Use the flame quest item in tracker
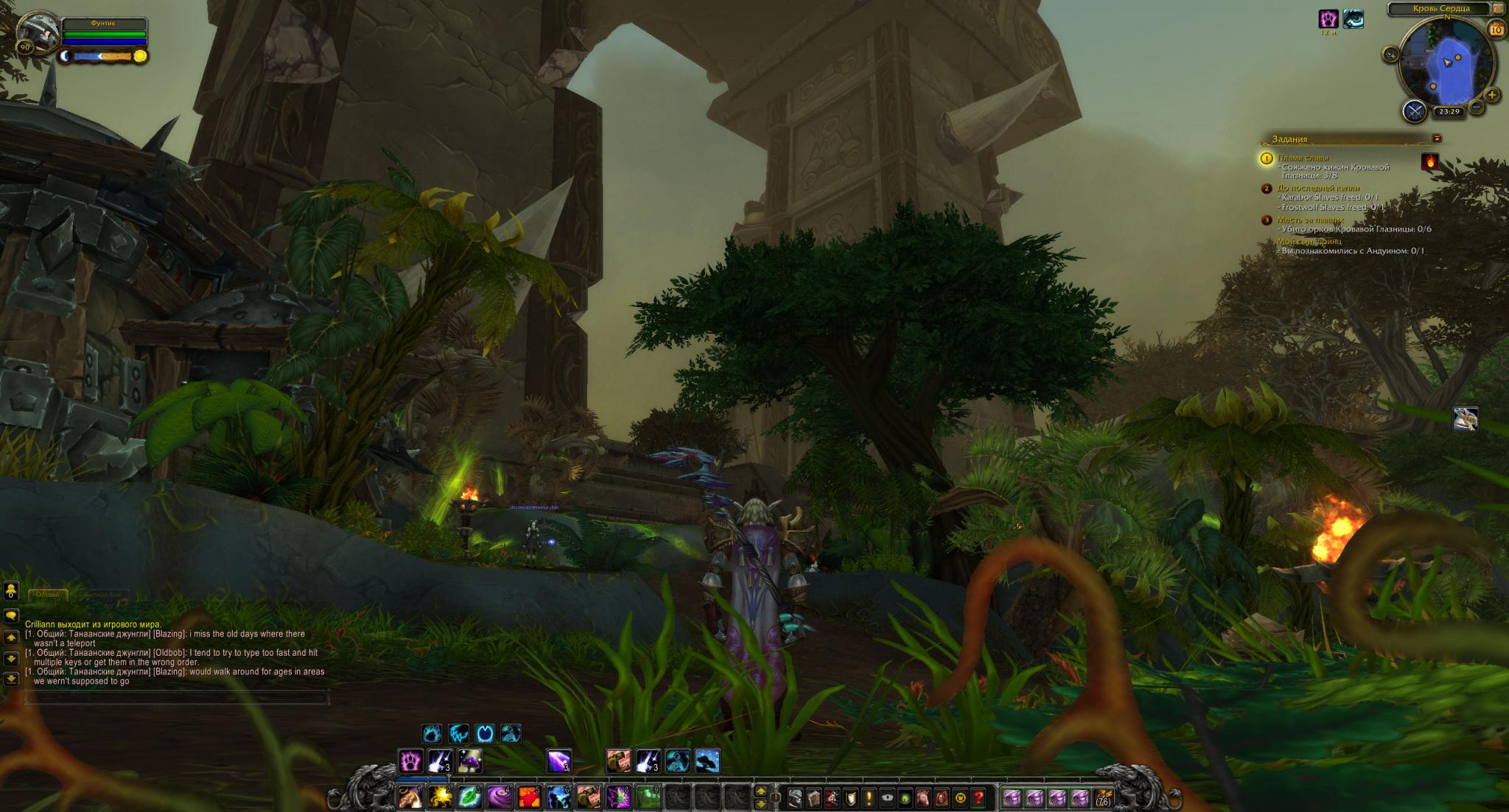This screenshot has width=1509, height=812. pyautogui.click(x=1430, y=161)
